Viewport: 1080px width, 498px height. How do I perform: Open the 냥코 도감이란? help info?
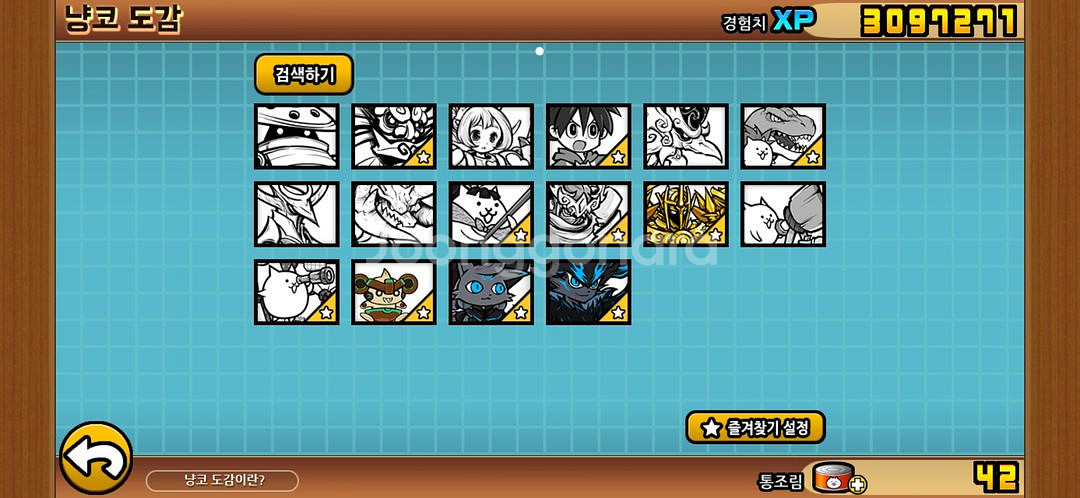click(x=222, y=481)
